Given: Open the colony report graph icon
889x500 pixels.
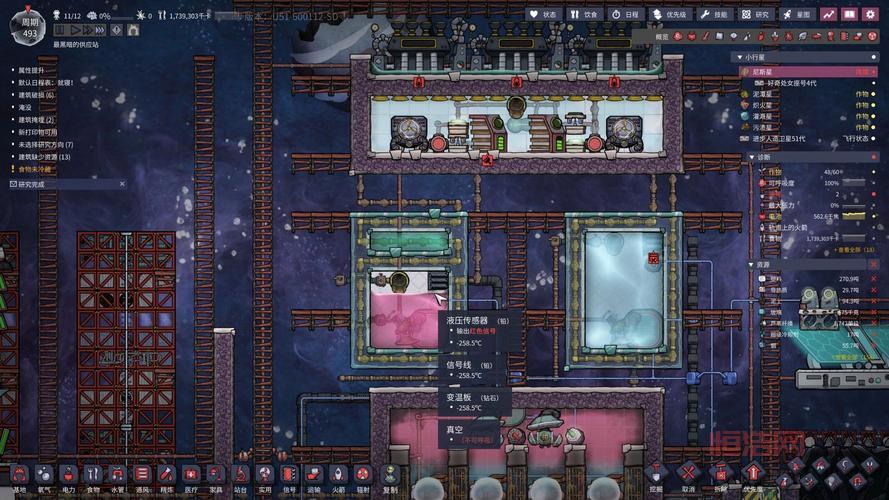Looking at the screenshot, I should 828,14.
